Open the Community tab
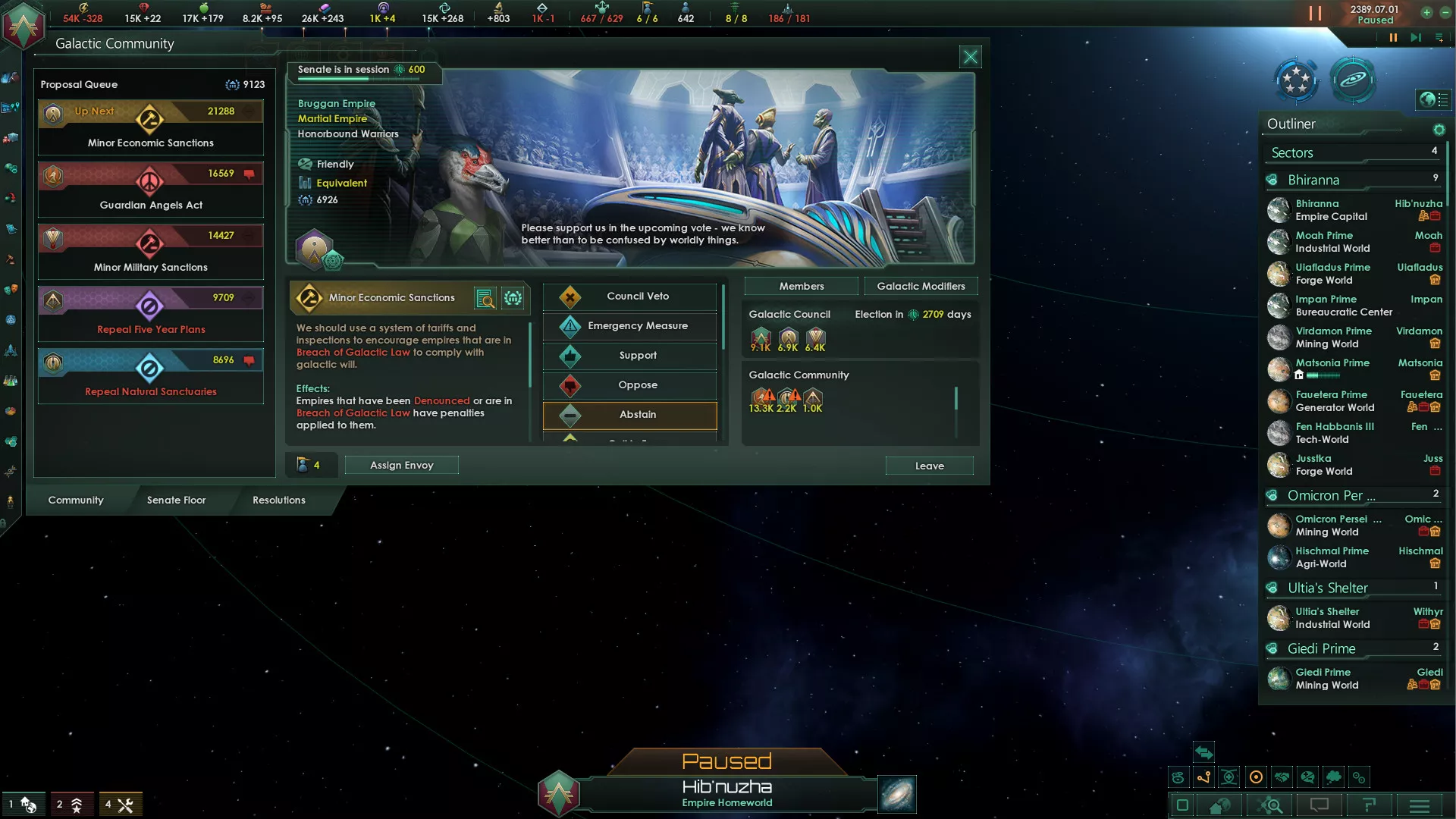1456x819 pixels. point(76,500)
